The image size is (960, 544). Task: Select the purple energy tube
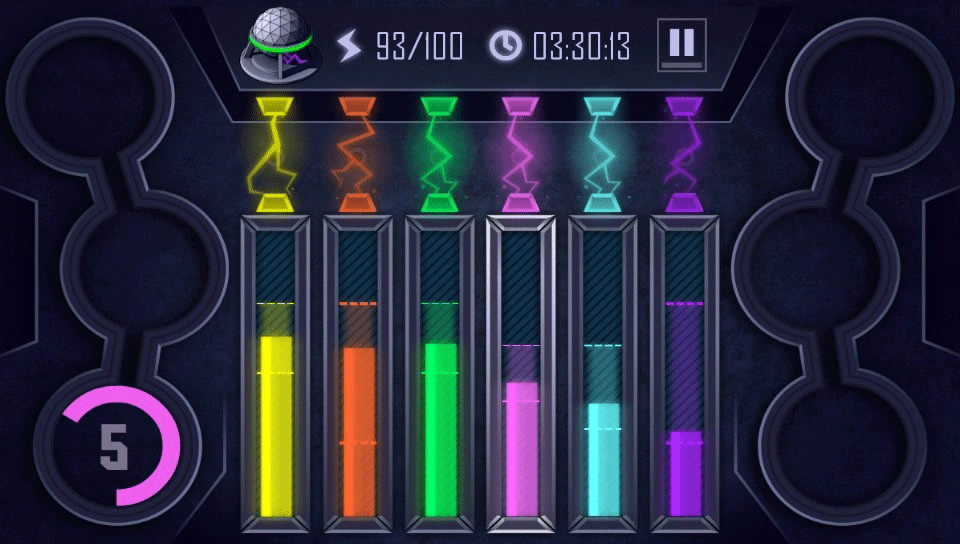[685, 375]
